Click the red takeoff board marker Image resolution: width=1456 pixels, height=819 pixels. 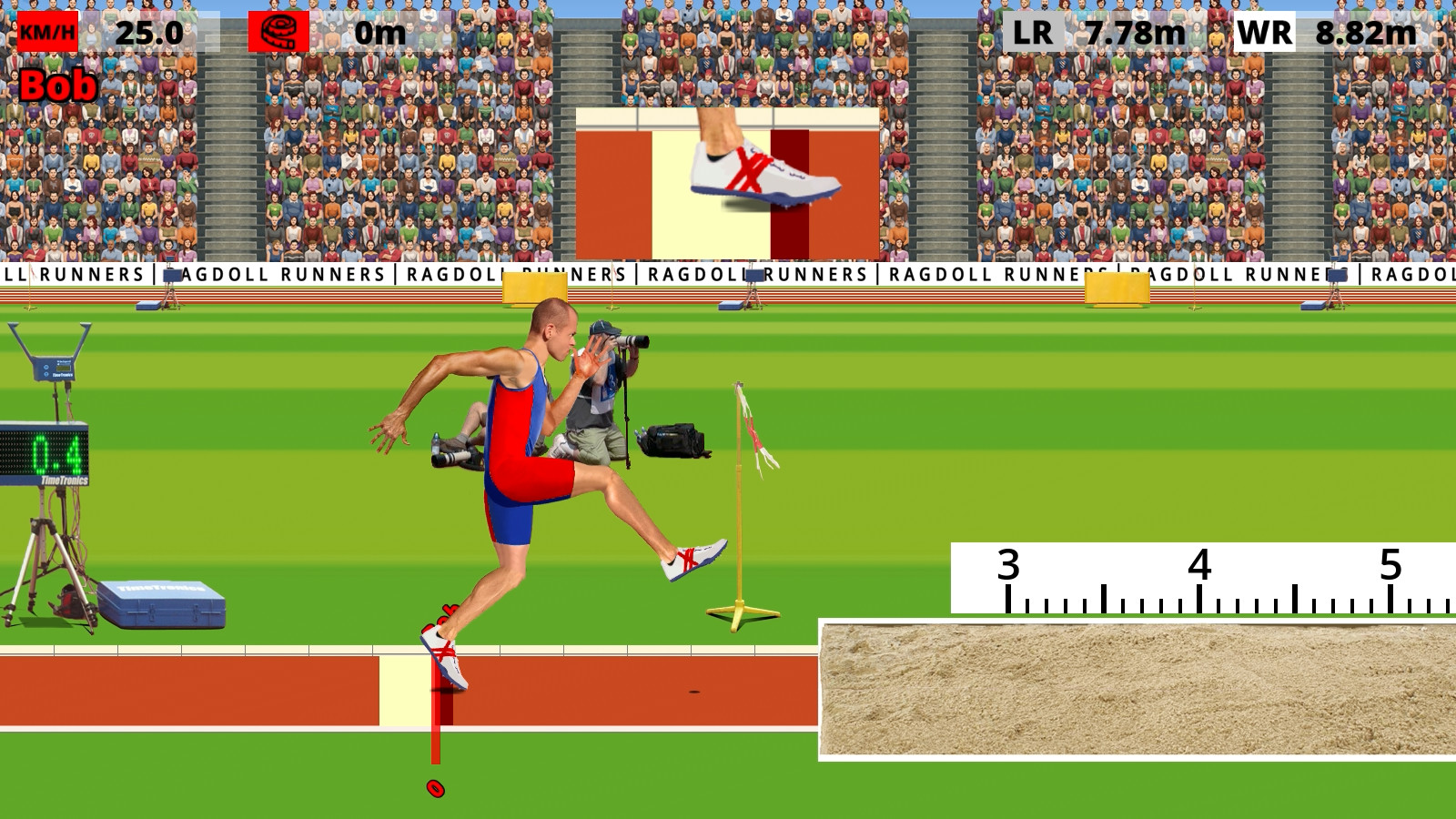[437, 719]
